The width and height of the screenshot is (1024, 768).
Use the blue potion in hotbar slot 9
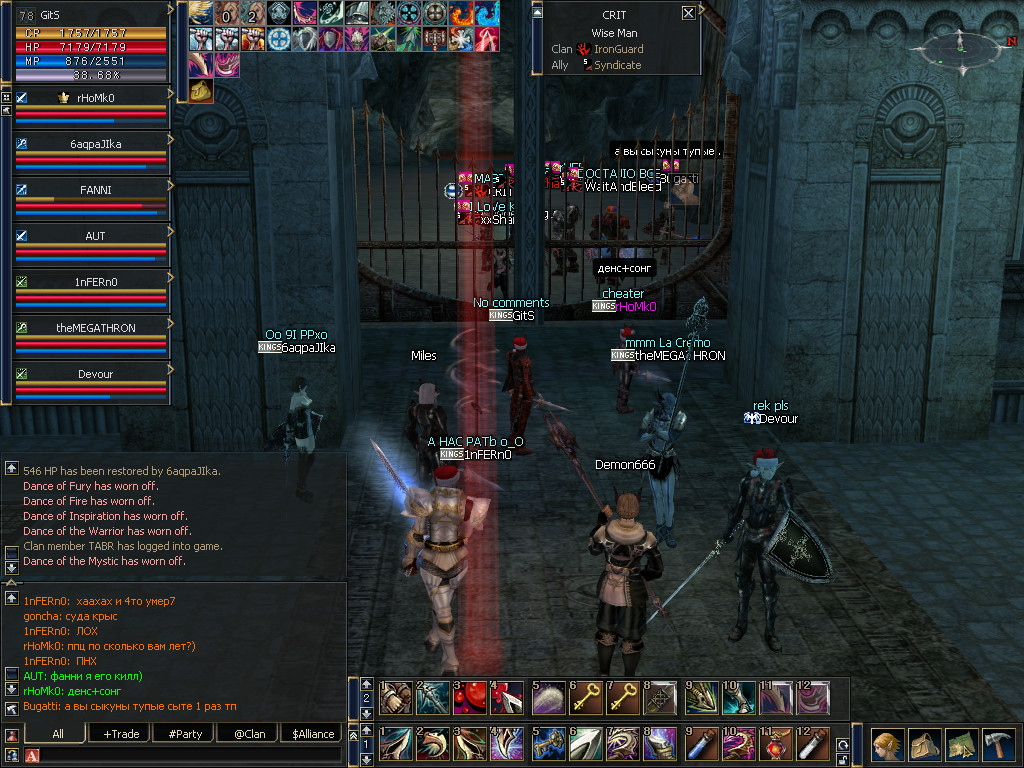click(701, 745)
